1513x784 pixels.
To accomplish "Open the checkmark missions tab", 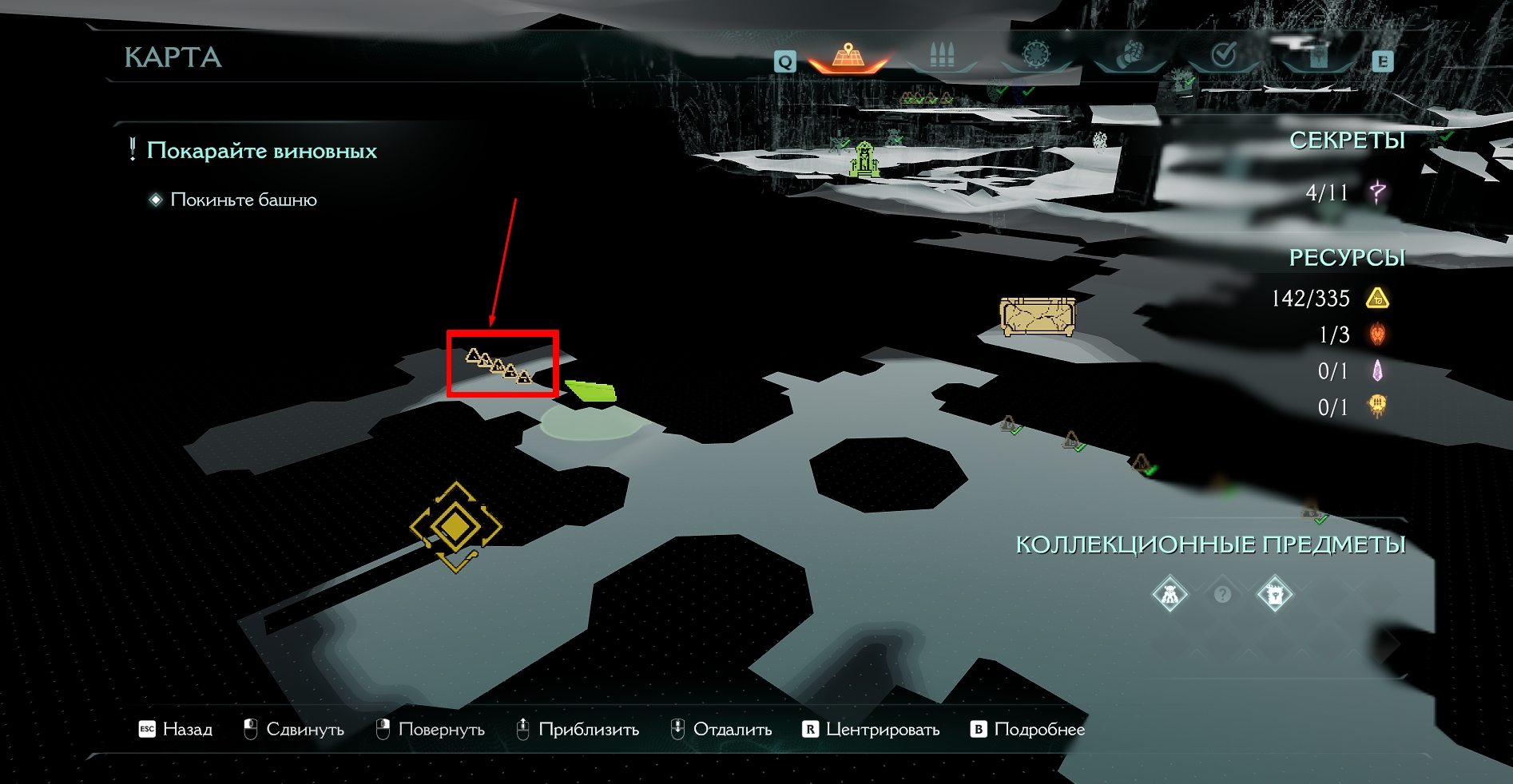I will coord(1223,56).
